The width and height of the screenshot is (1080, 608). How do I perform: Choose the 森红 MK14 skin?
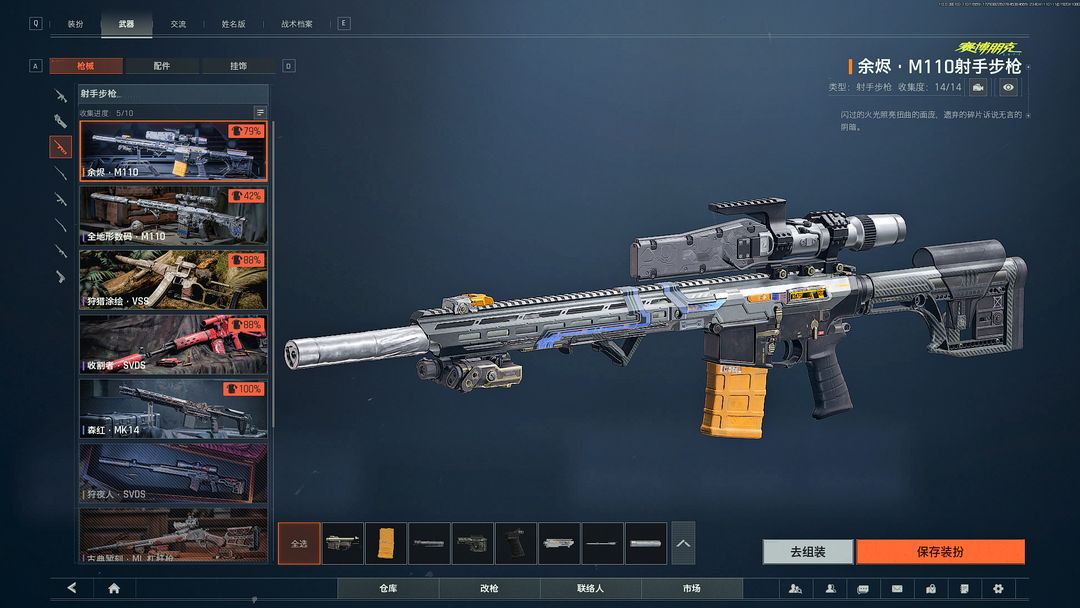[173, 408]
